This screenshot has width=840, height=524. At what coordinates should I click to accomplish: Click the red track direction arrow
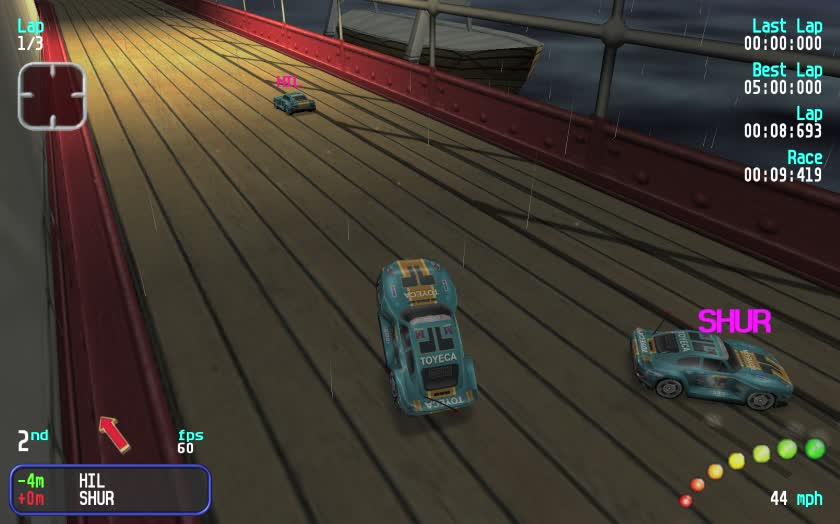coord(114,433)
